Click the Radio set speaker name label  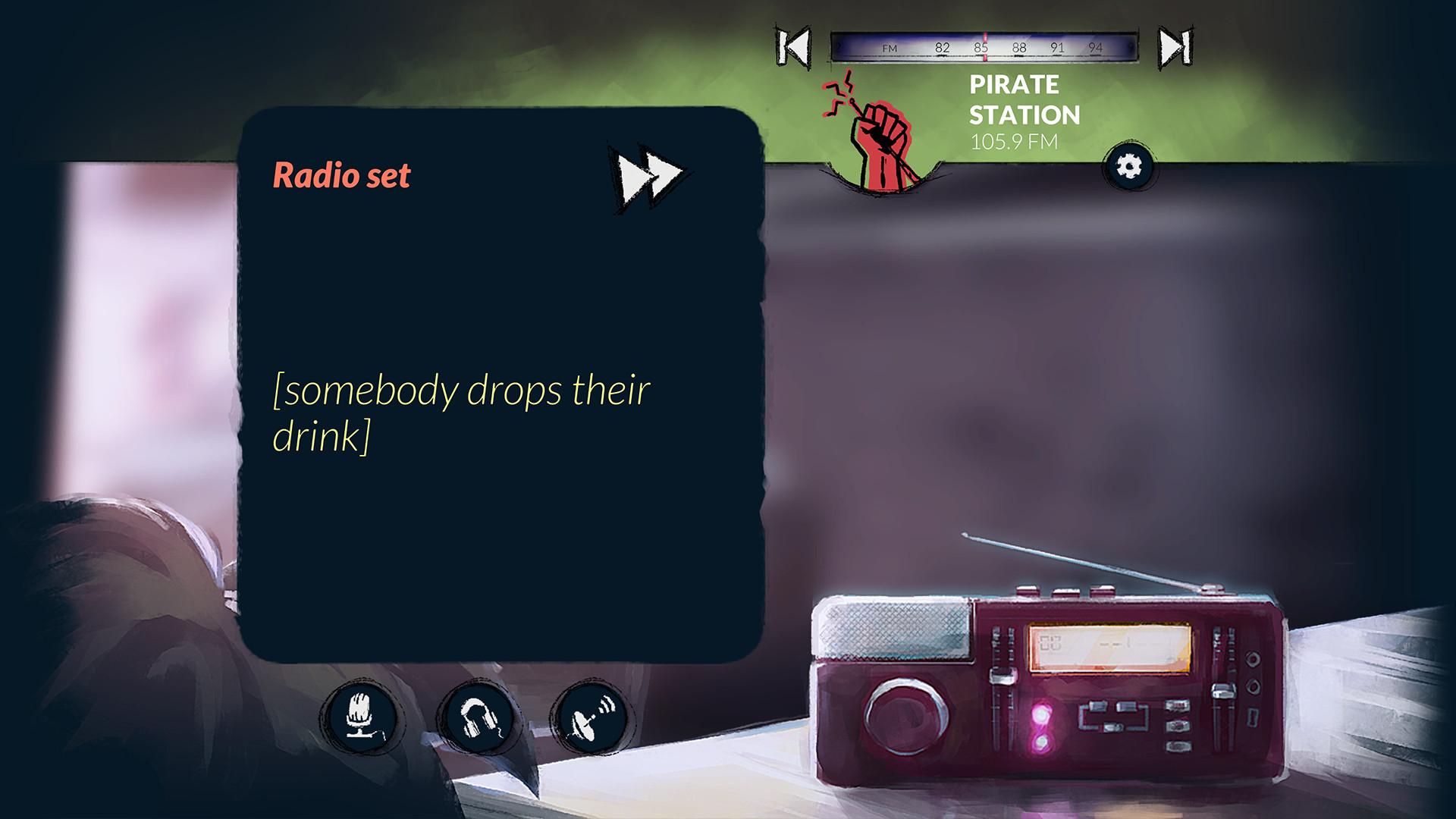(x=341, y=174)
